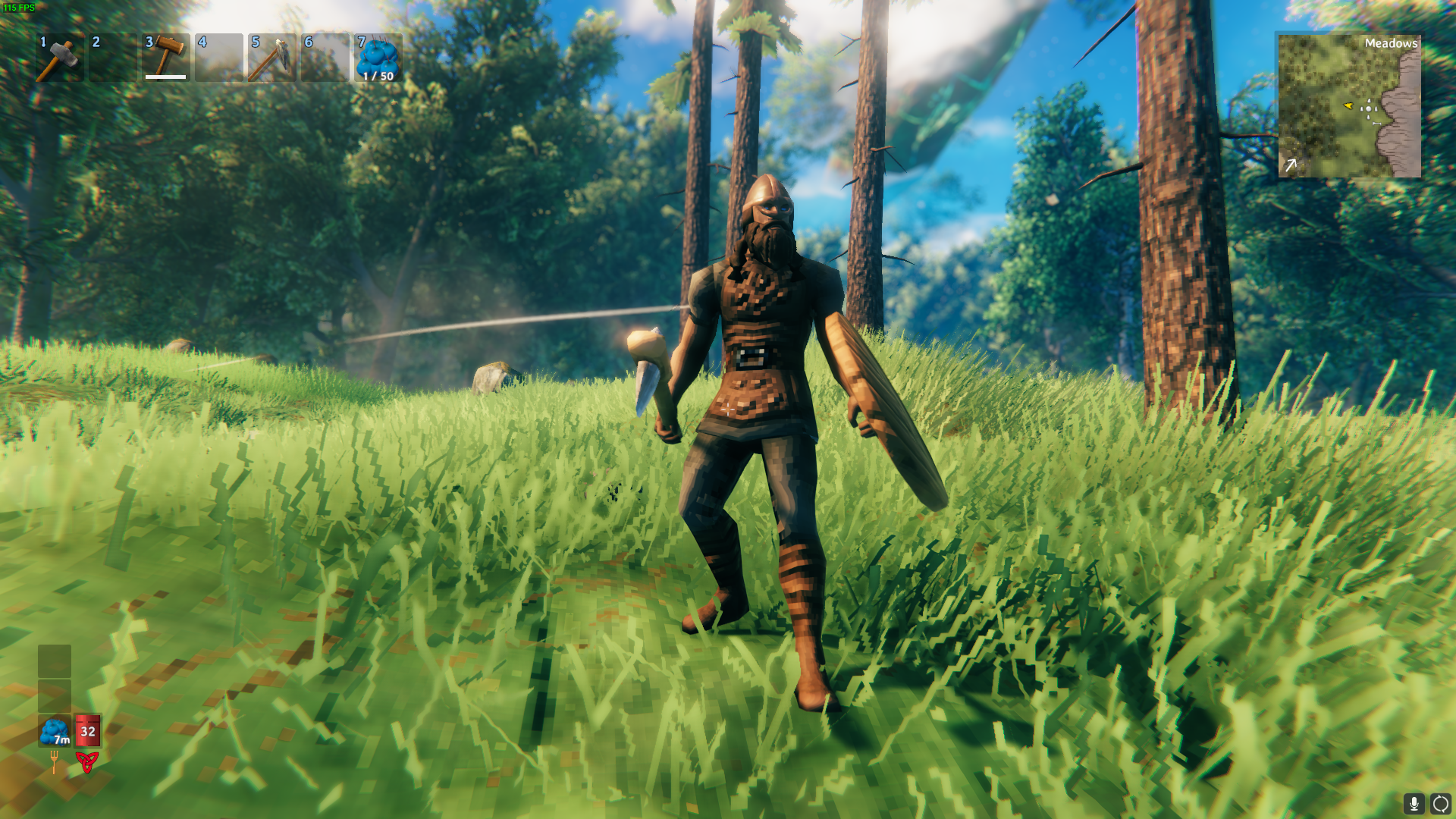Click the yellow player marker on the minimap
The height and width of the screenshot is (819, 1456).
[x=1348, y=106]
